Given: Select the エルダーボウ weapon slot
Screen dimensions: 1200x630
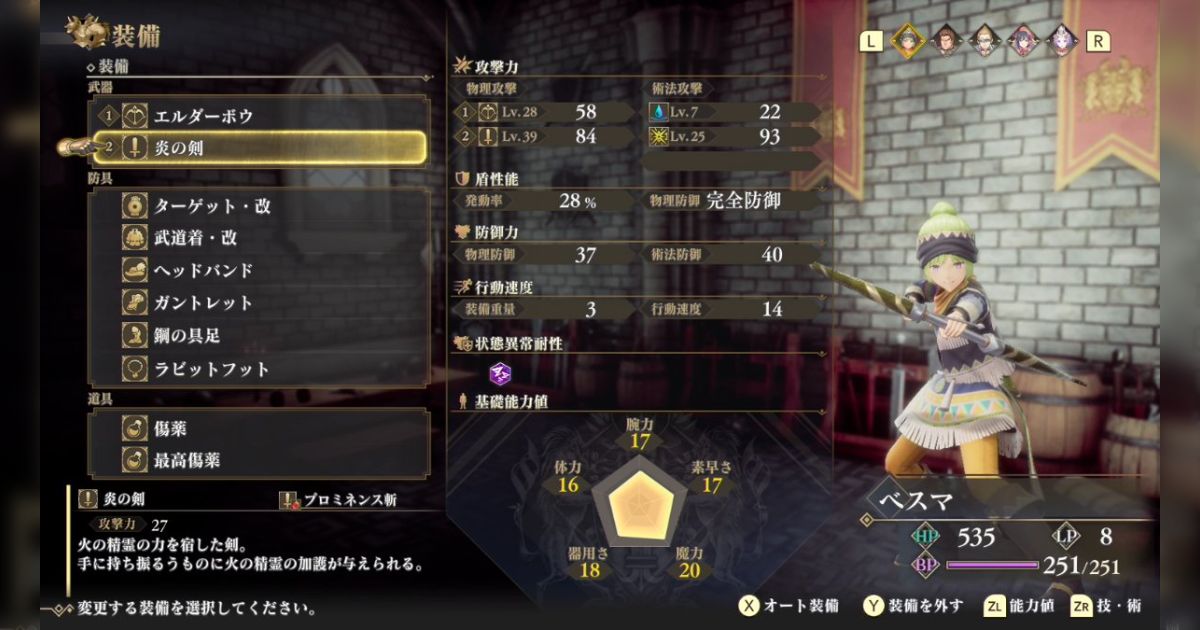Looking at the screenshot, I should 260,116.
